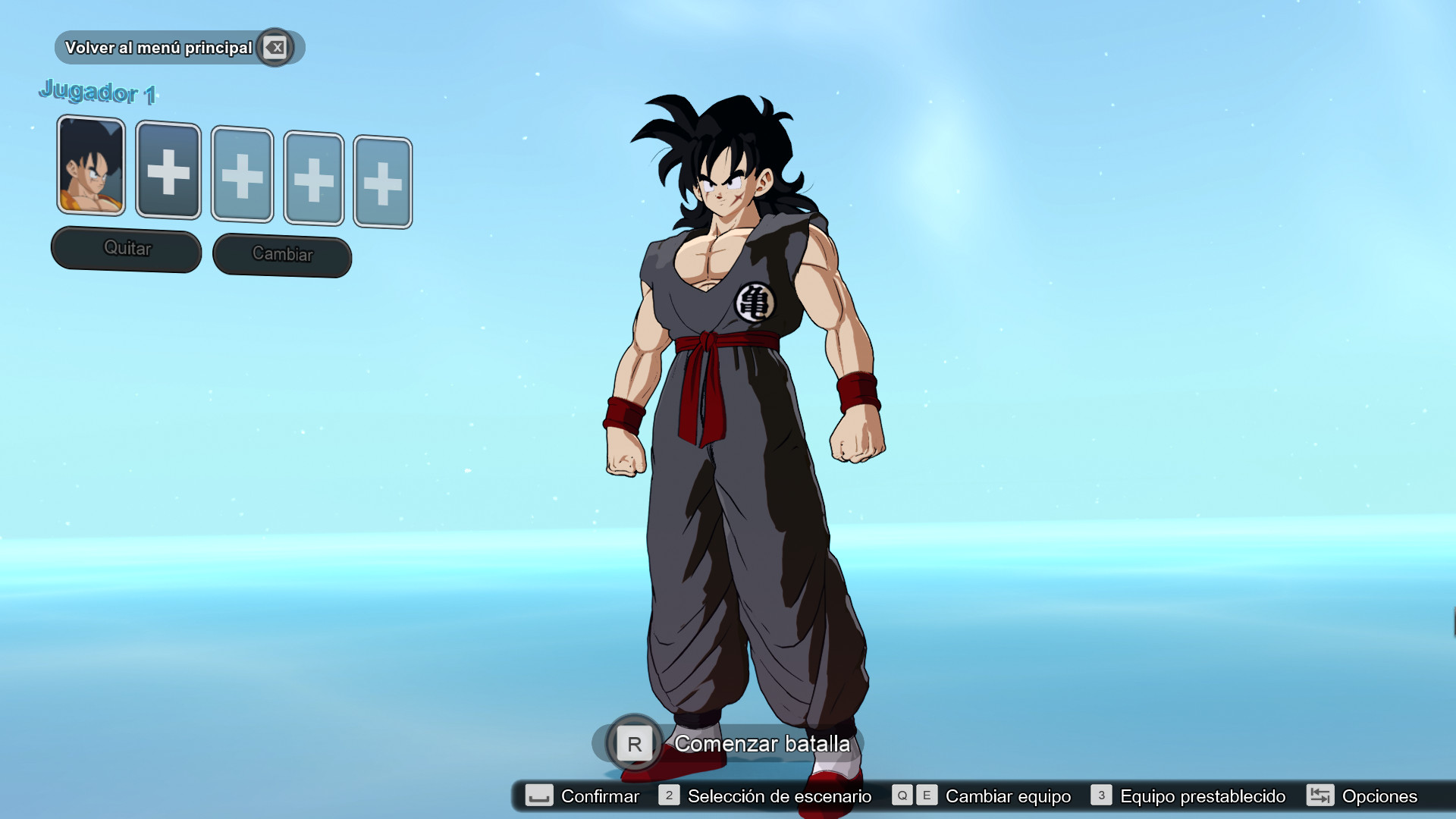Select Volver al menú principal
The height and width of the screenshot is (819, 1456).
tap(159, 47)
